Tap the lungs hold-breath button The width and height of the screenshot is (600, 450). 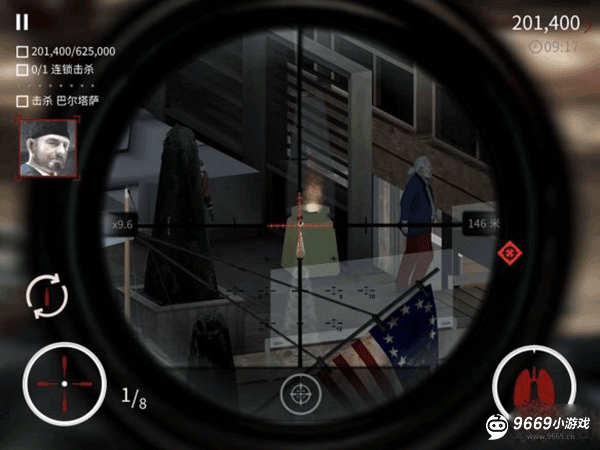pyautogui.click(x=533, y=385)
